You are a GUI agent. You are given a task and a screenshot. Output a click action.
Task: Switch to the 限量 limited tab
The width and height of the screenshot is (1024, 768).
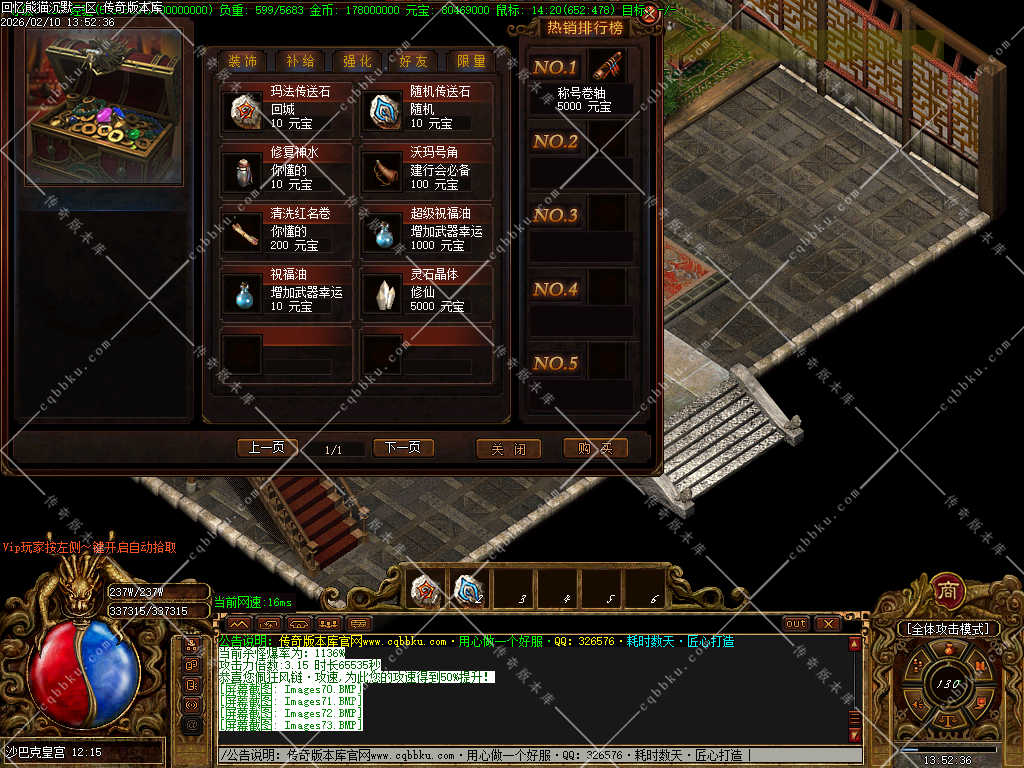471,61
